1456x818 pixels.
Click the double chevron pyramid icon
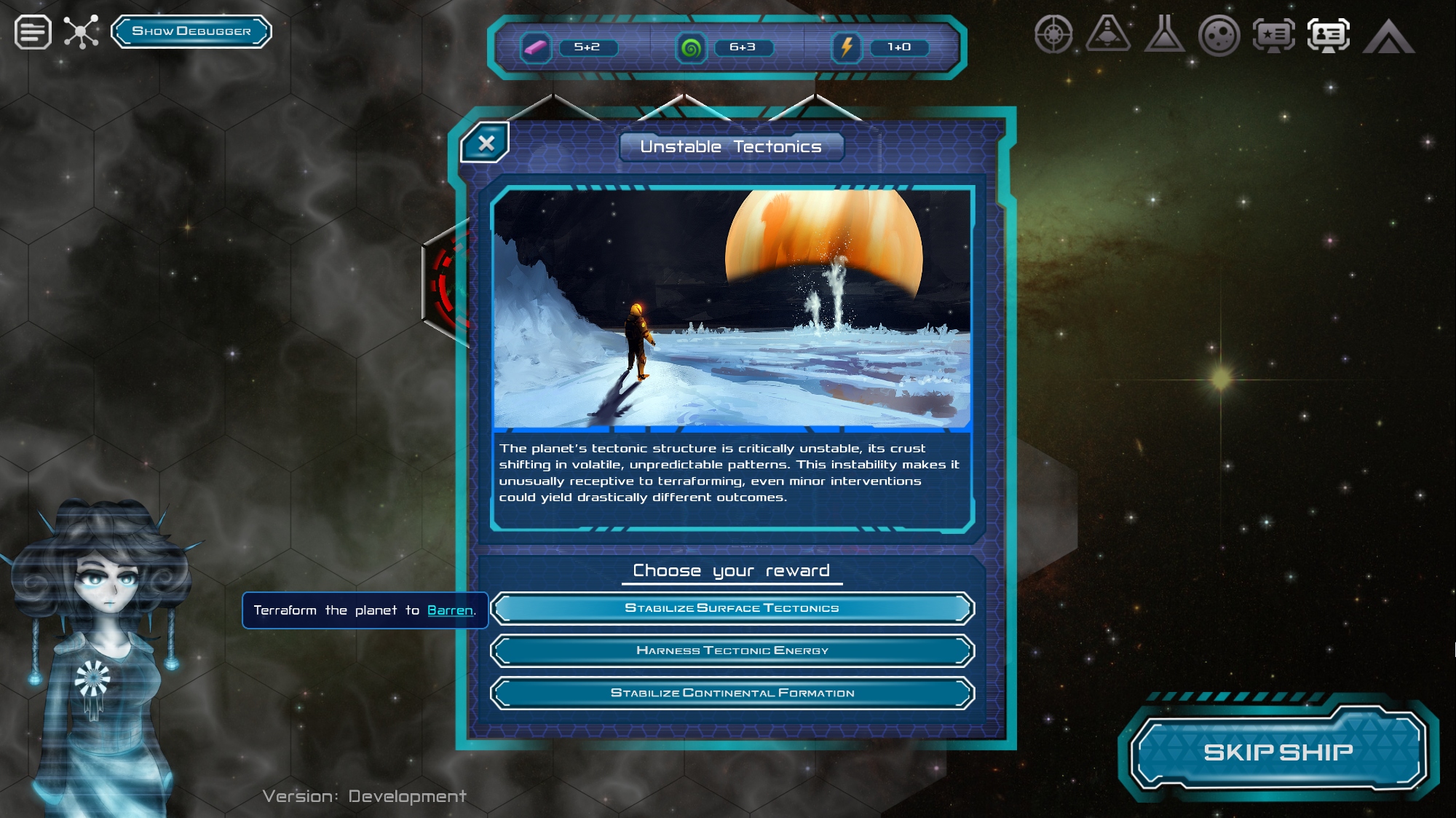point(1388,36)
